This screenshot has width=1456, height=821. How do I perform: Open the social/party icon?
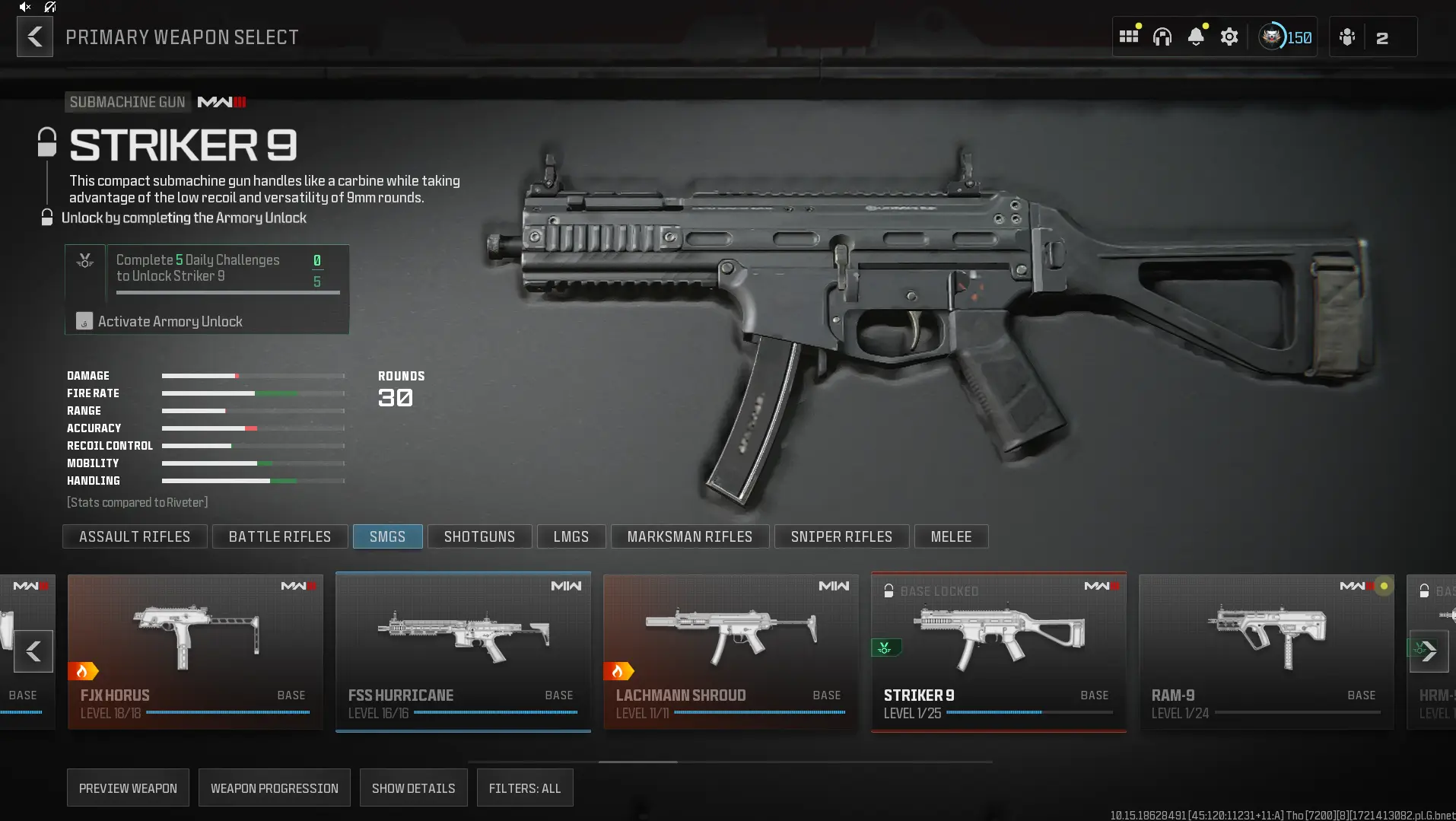1346,36
